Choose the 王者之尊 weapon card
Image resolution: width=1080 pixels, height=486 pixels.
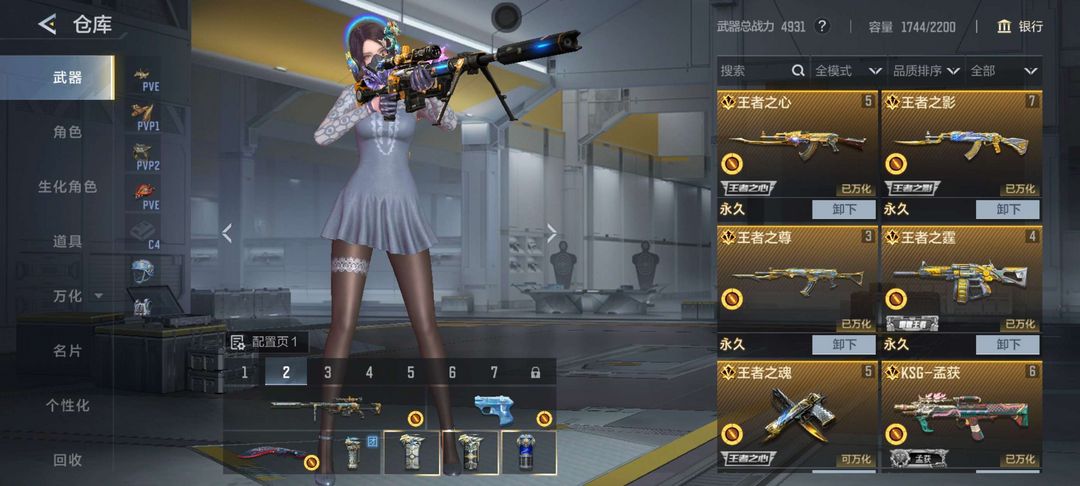click(x=796, y=280)
